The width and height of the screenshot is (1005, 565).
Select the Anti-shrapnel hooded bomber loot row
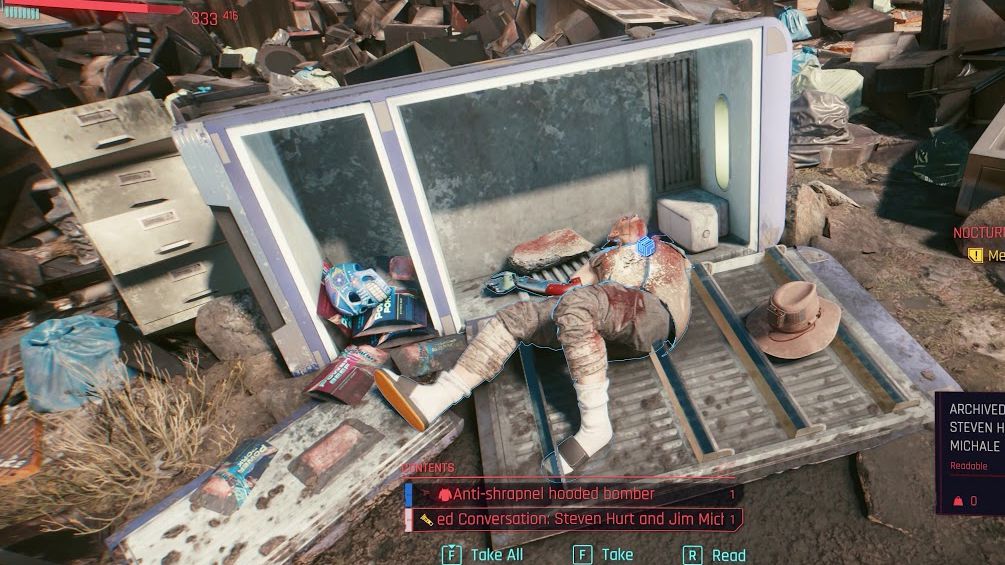572,494
